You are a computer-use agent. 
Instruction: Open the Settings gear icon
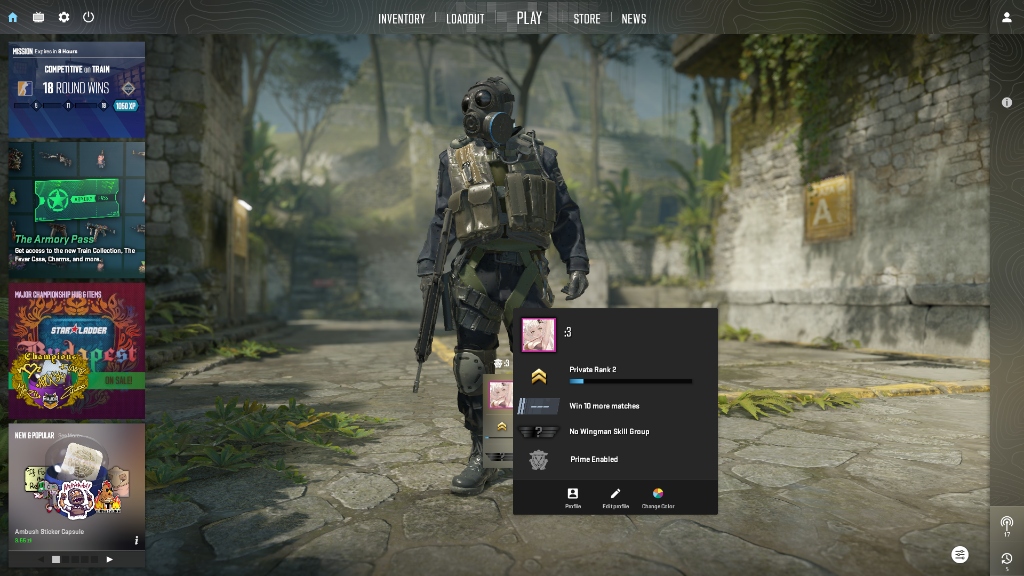64,17
